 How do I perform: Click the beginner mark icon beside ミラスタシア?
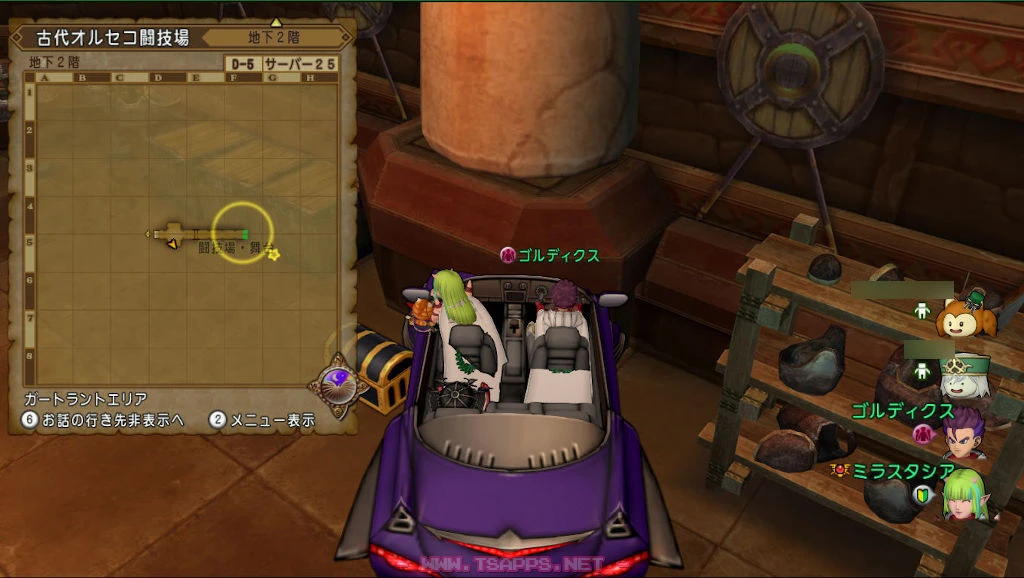pyautogui.click(x=922, y=494)
